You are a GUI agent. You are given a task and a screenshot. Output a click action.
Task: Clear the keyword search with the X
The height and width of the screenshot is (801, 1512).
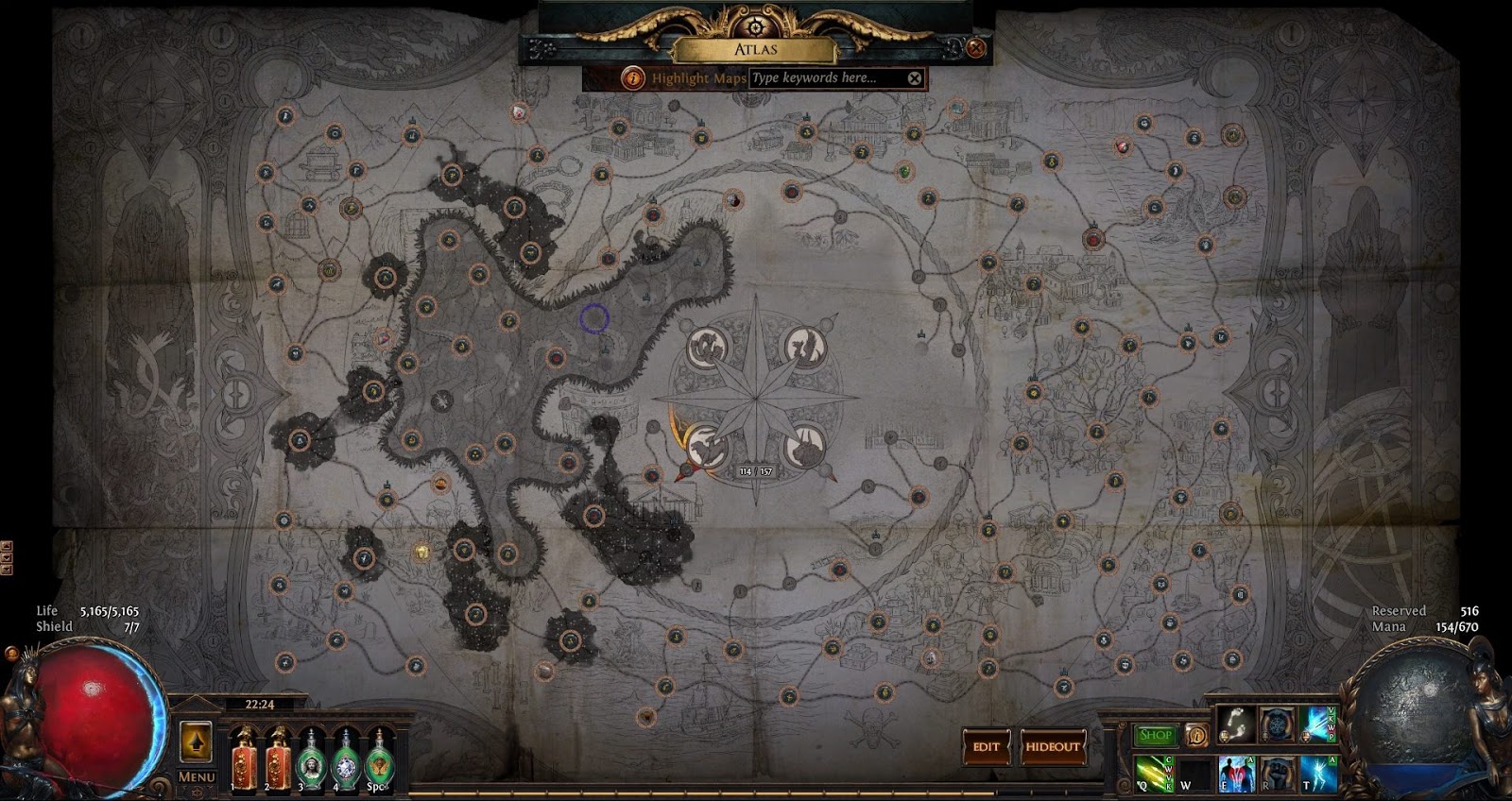pos(913,79)
